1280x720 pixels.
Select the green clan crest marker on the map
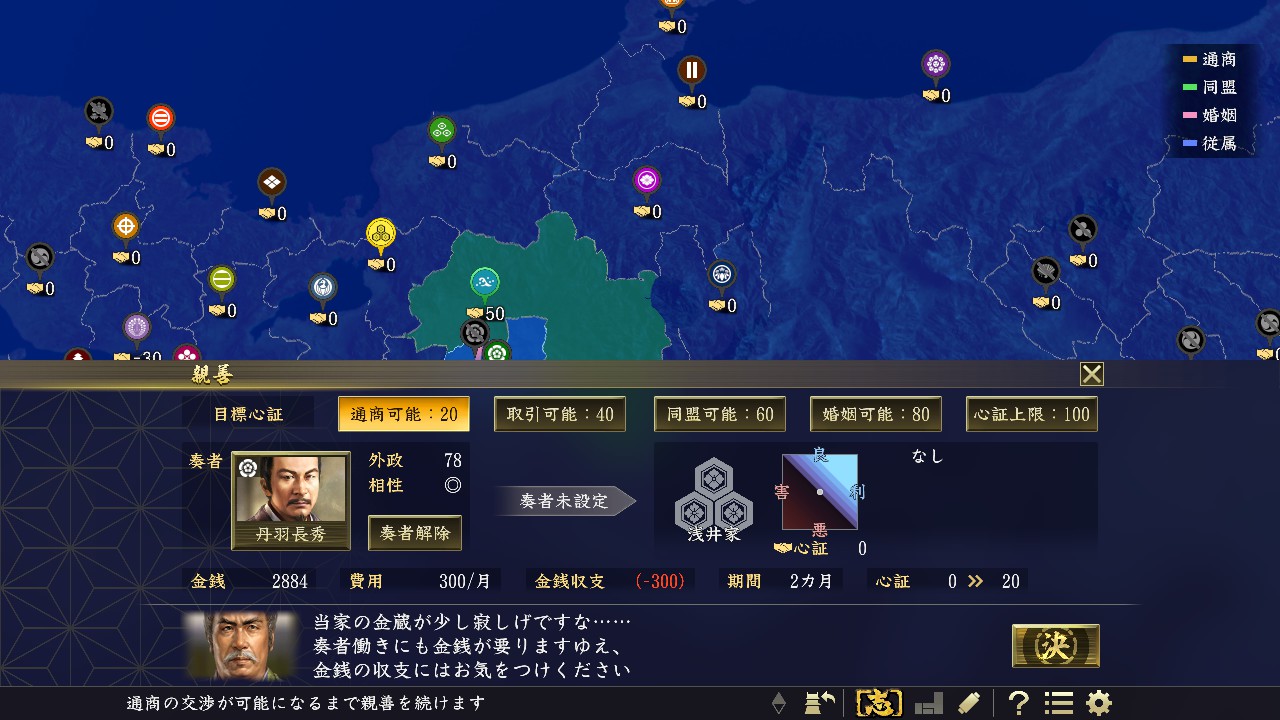pyautogui.click(x=440, y=130)
